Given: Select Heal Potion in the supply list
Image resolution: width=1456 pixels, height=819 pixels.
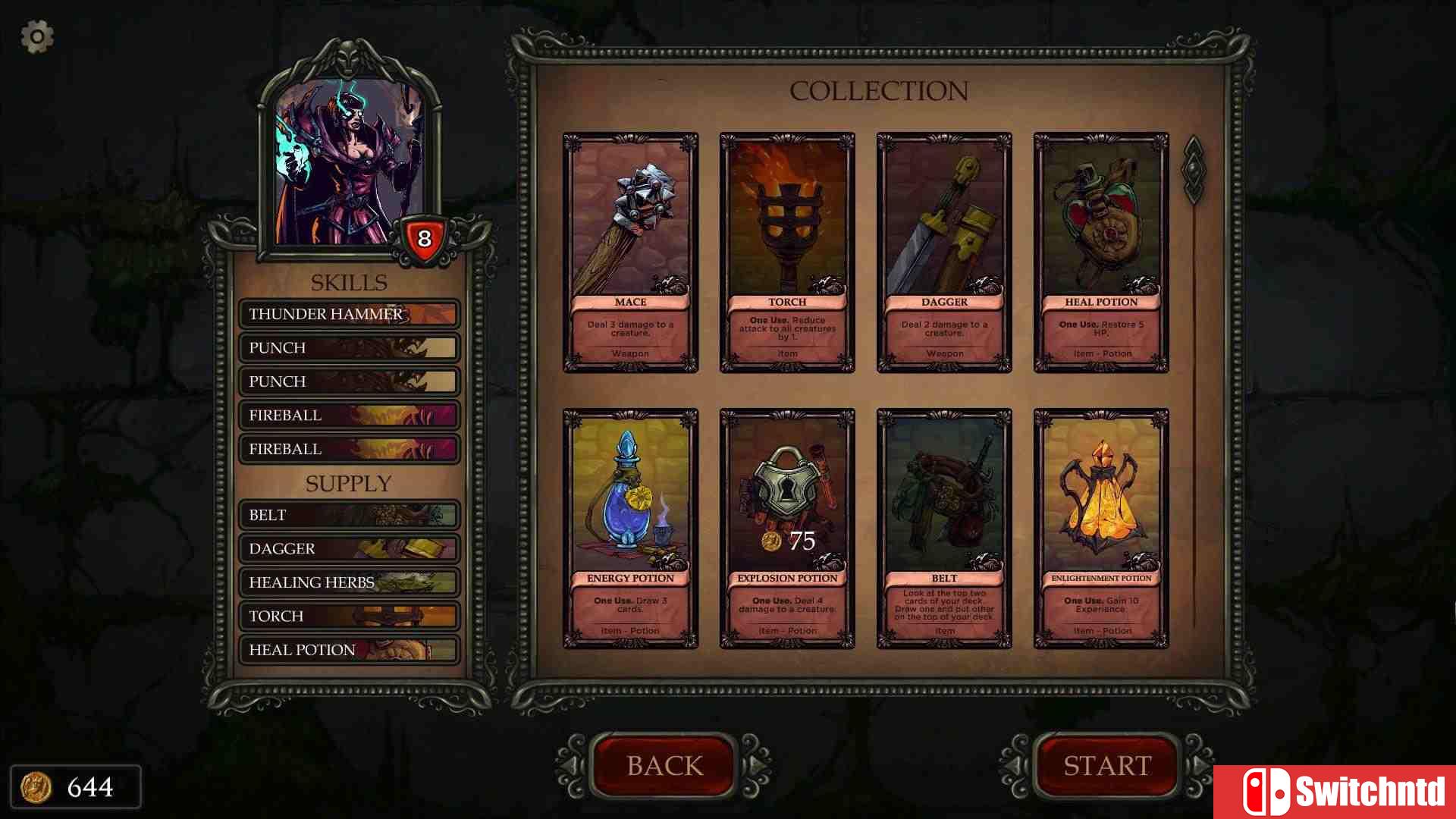Looking at the screenshot, I should coord(349,650).
